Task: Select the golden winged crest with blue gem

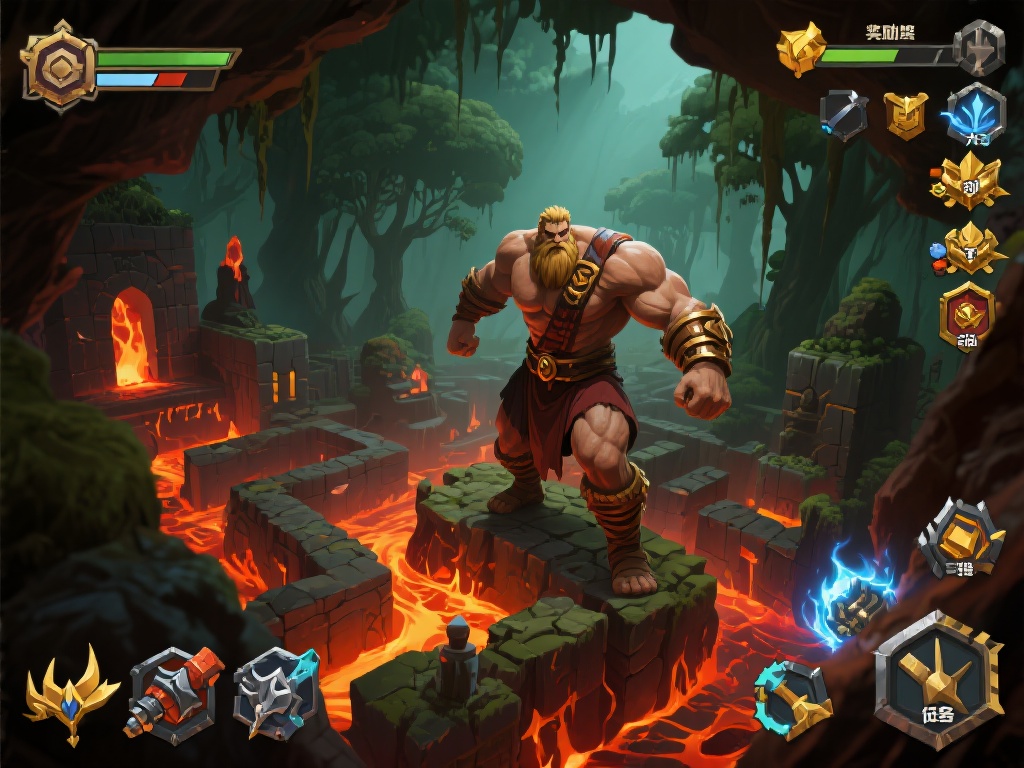Action: [x=71, y=693]
